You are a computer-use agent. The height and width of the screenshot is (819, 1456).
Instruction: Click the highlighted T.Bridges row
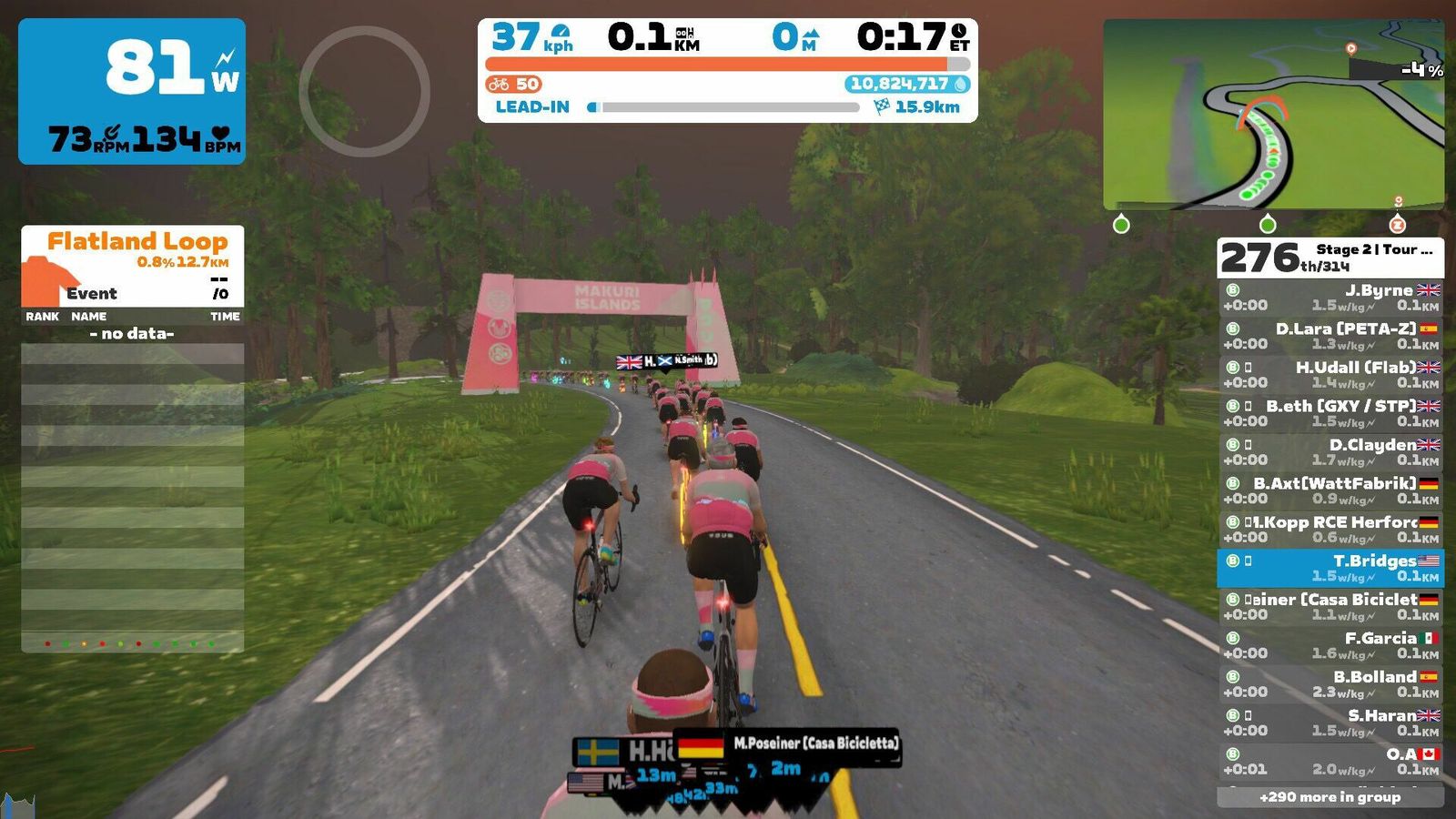[1330, 568]
